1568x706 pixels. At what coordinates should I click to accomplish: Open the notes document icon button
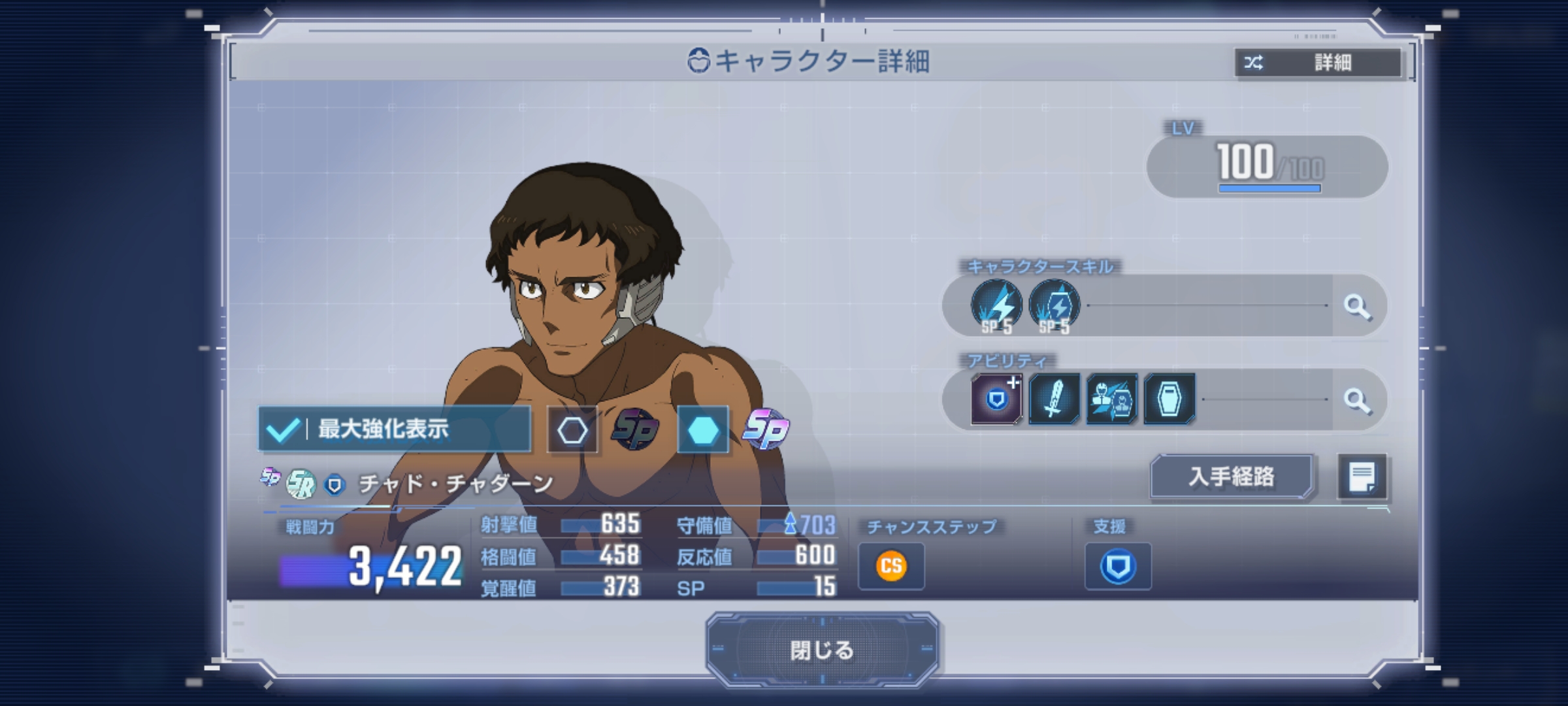pyautogui.click(x=1362, y=477)
